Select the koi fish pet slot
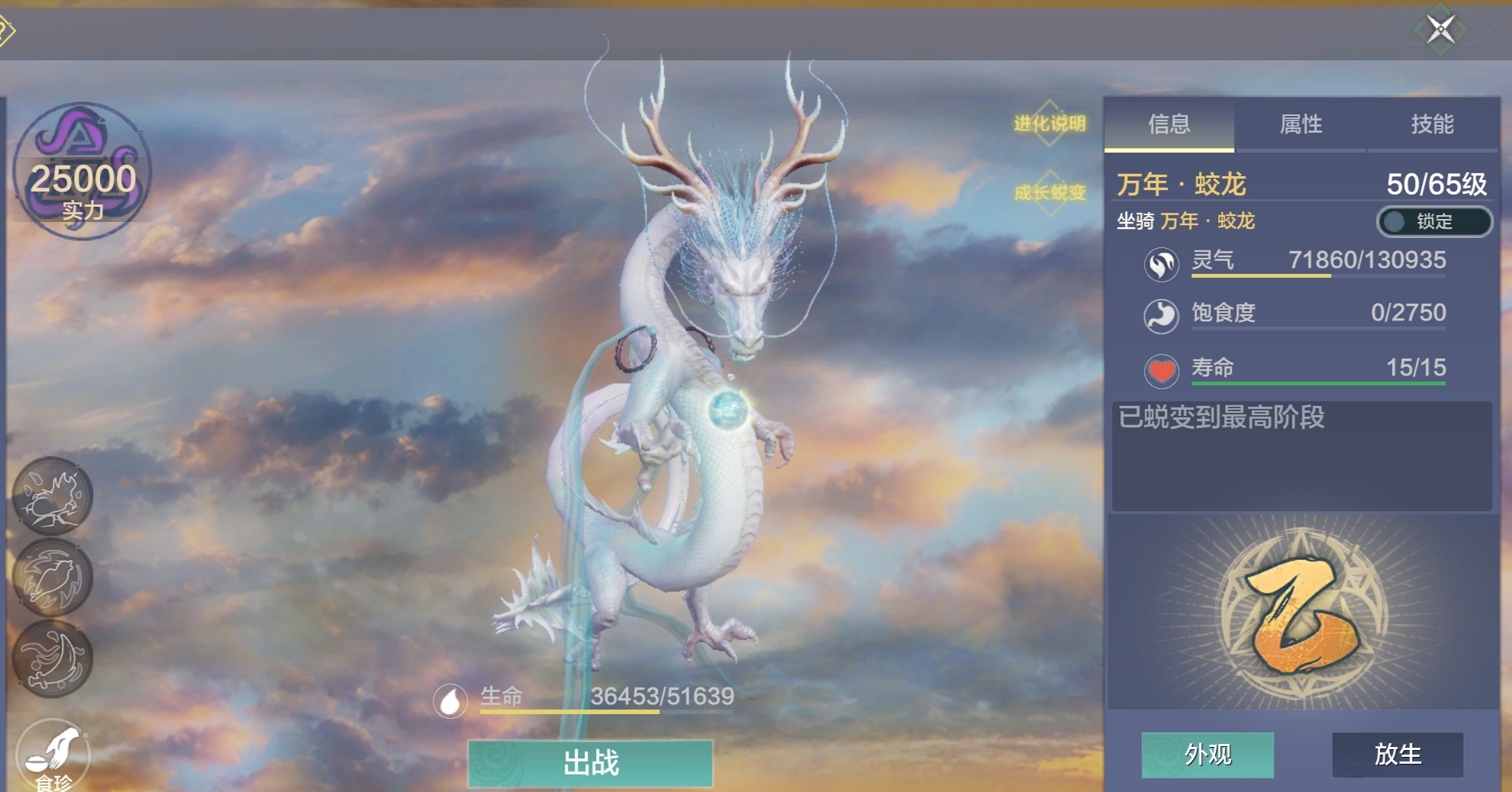This screenshot has width=1512, height=792. (53, 658)
